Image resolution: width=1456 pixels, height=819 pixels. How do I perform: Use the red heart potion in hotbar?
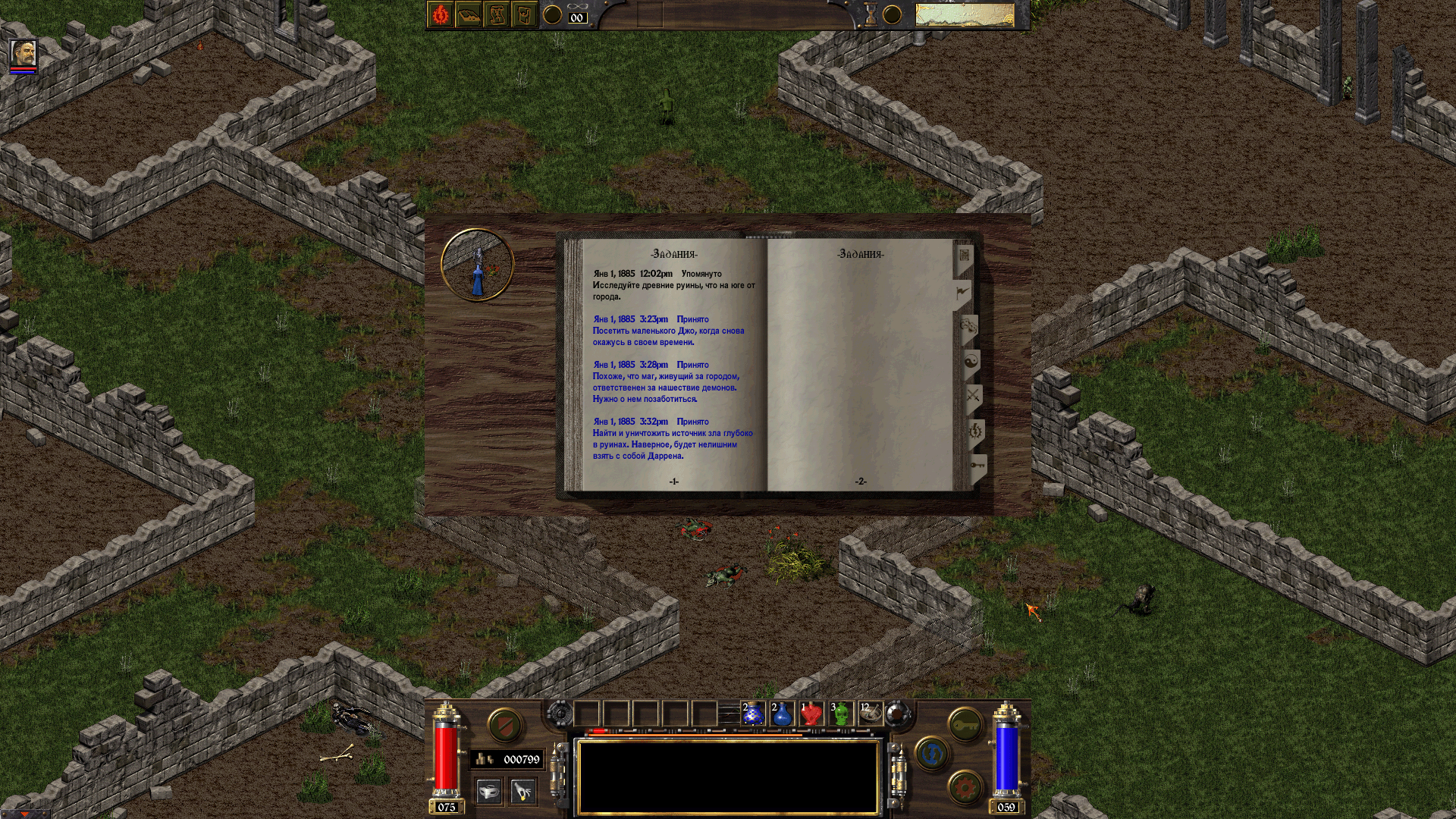tap(811, 714)
